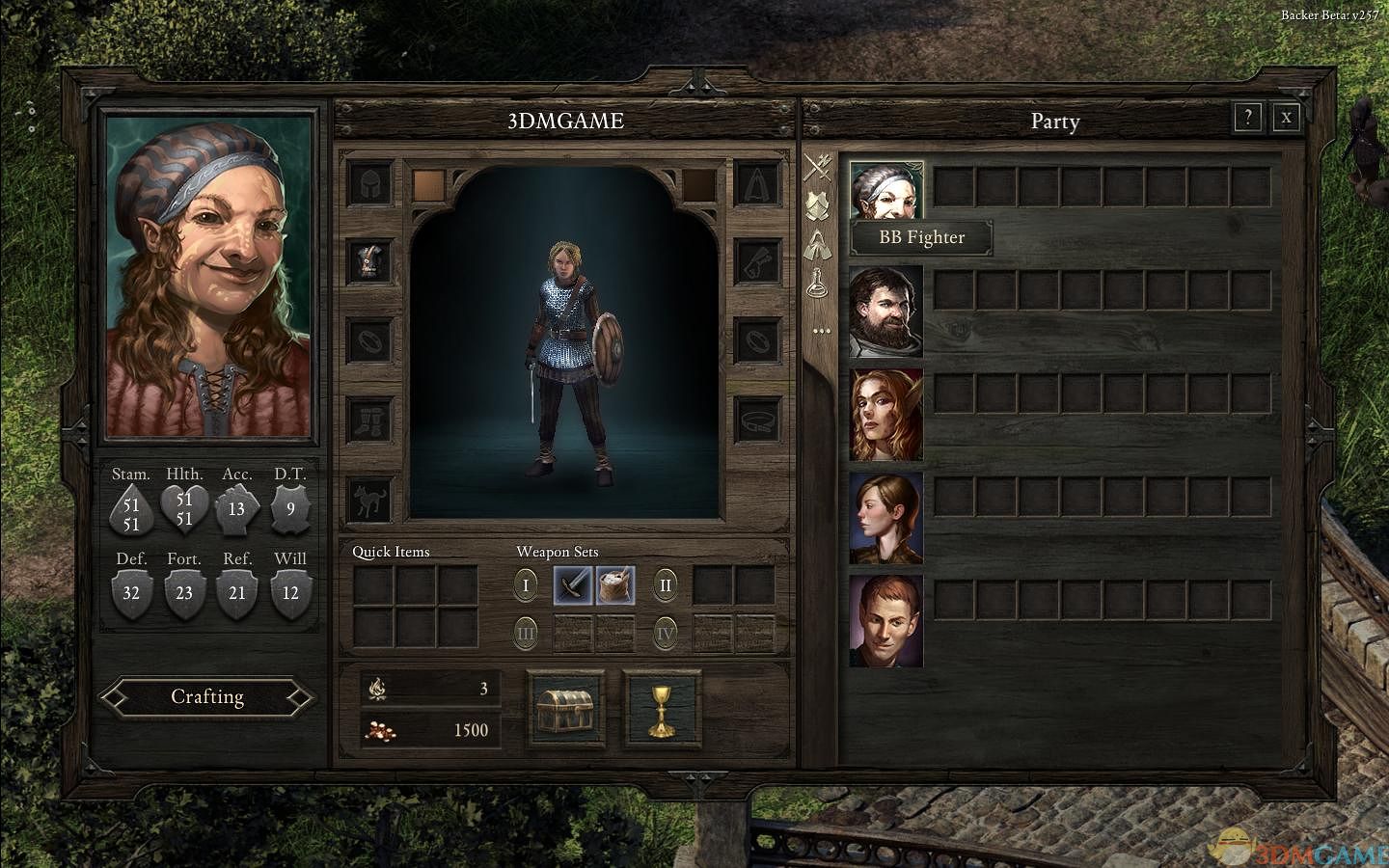The image size is (1389, 868).
Task: Switch to the crossed weapons filter tab
Action: coord(820,168)
